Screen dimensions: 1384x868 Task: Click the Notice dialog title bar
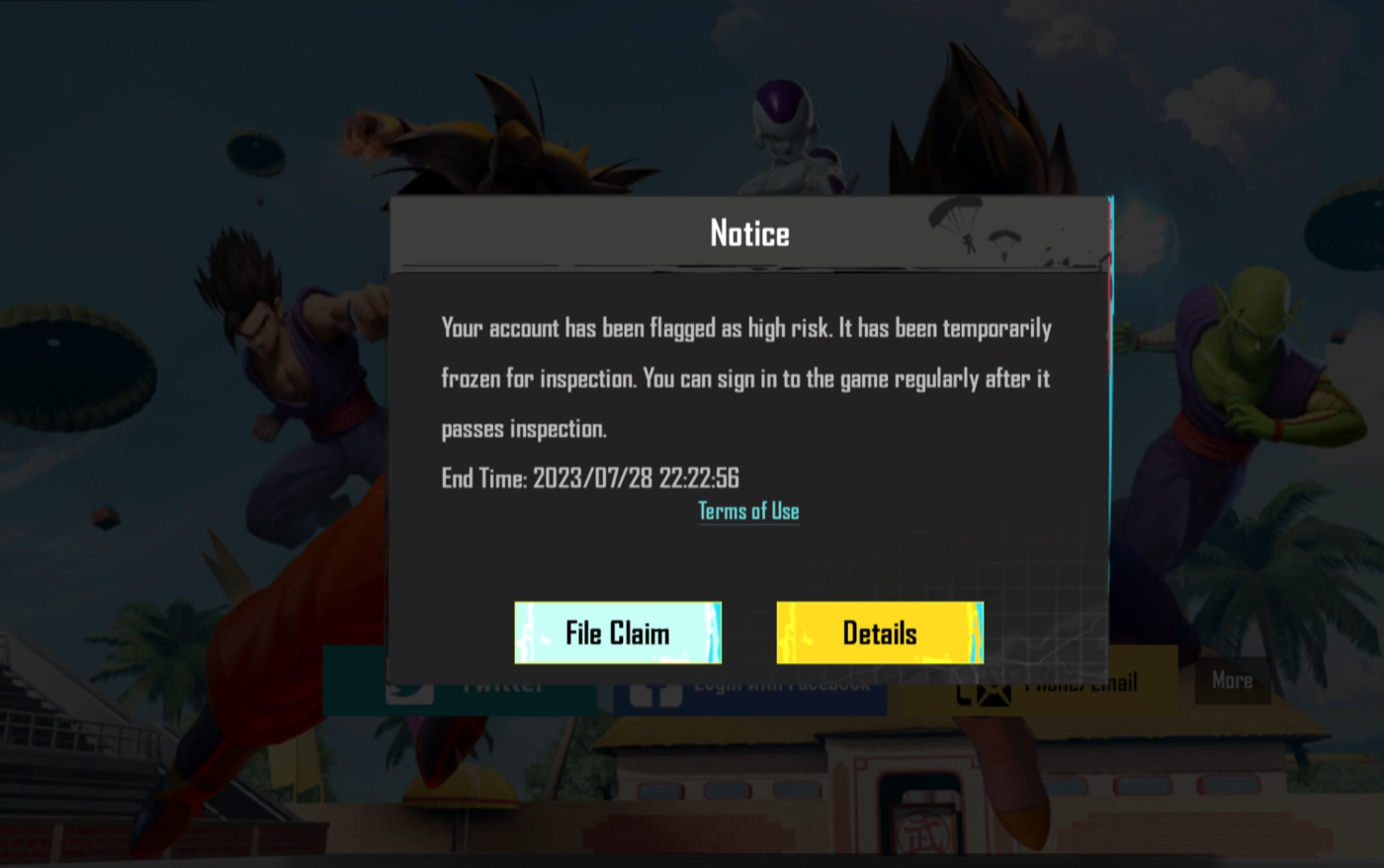click(x=748, y=233)
